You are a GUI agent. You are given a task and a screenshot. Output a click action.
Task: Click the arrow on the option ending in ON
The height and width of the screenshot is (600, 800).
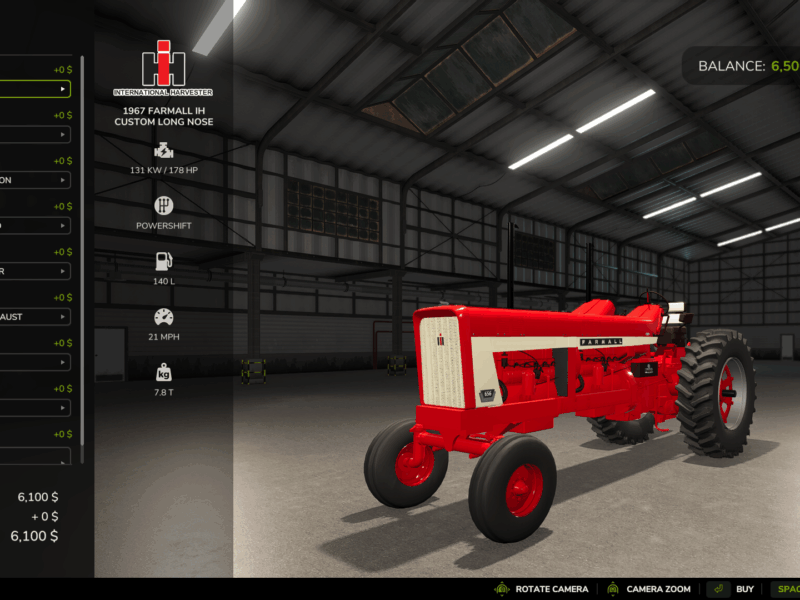[x=63, y=180]
